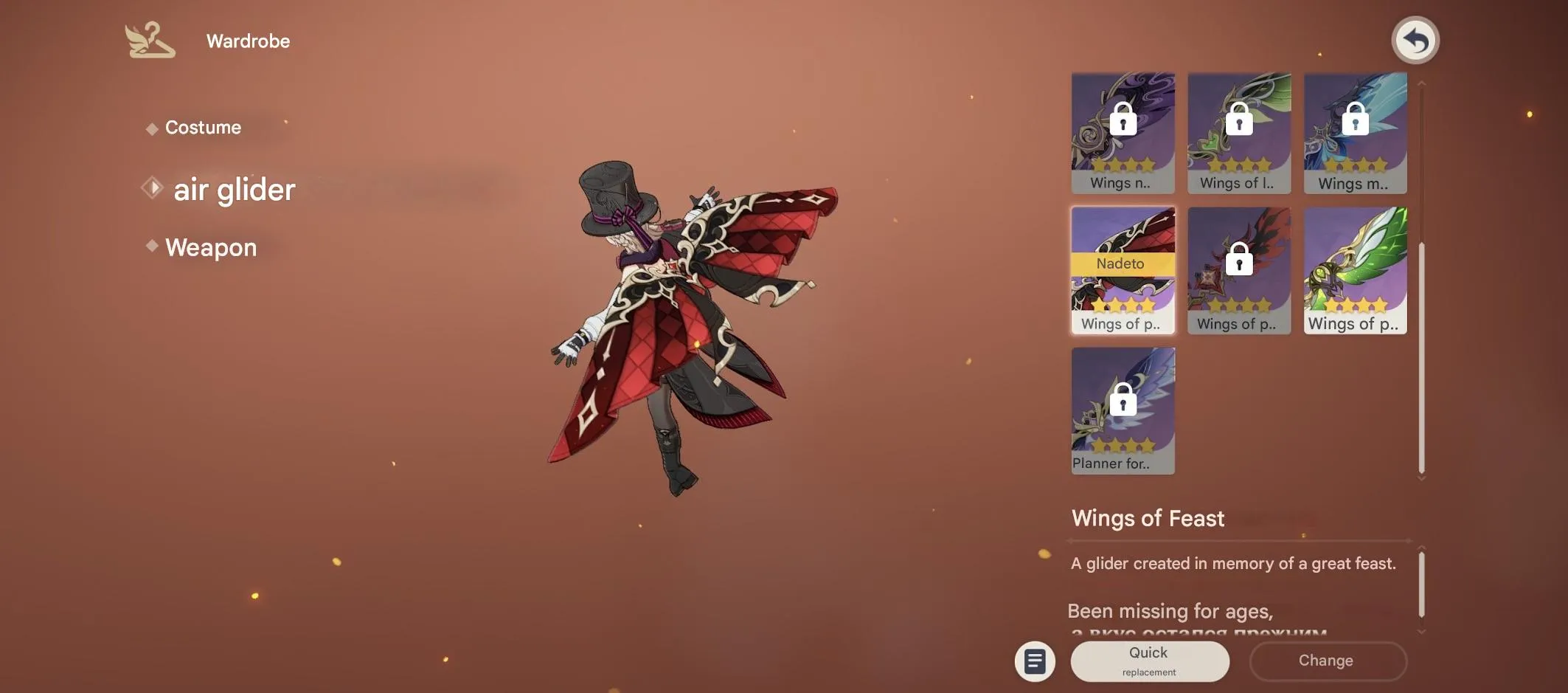
Task: Click the back arrow to exit the Wardrobe
Action: (x=1414, y=40)
